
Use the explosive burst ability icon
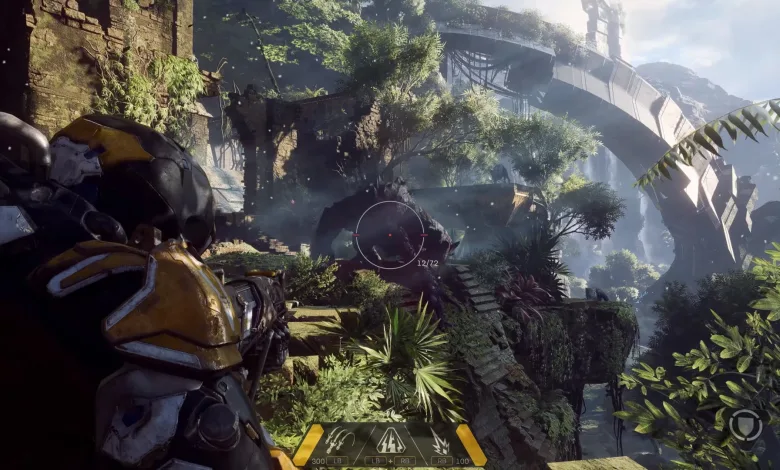[x=439, y=441]
